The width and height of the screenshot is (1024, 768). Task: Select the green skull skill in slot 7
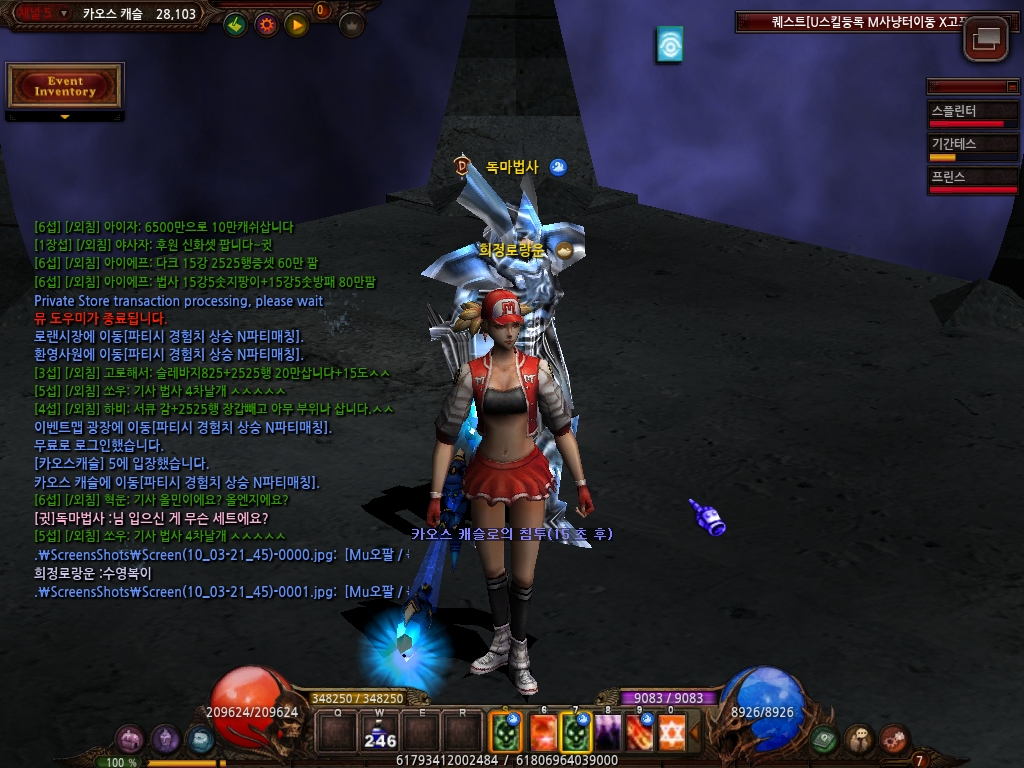coord(575,733)
